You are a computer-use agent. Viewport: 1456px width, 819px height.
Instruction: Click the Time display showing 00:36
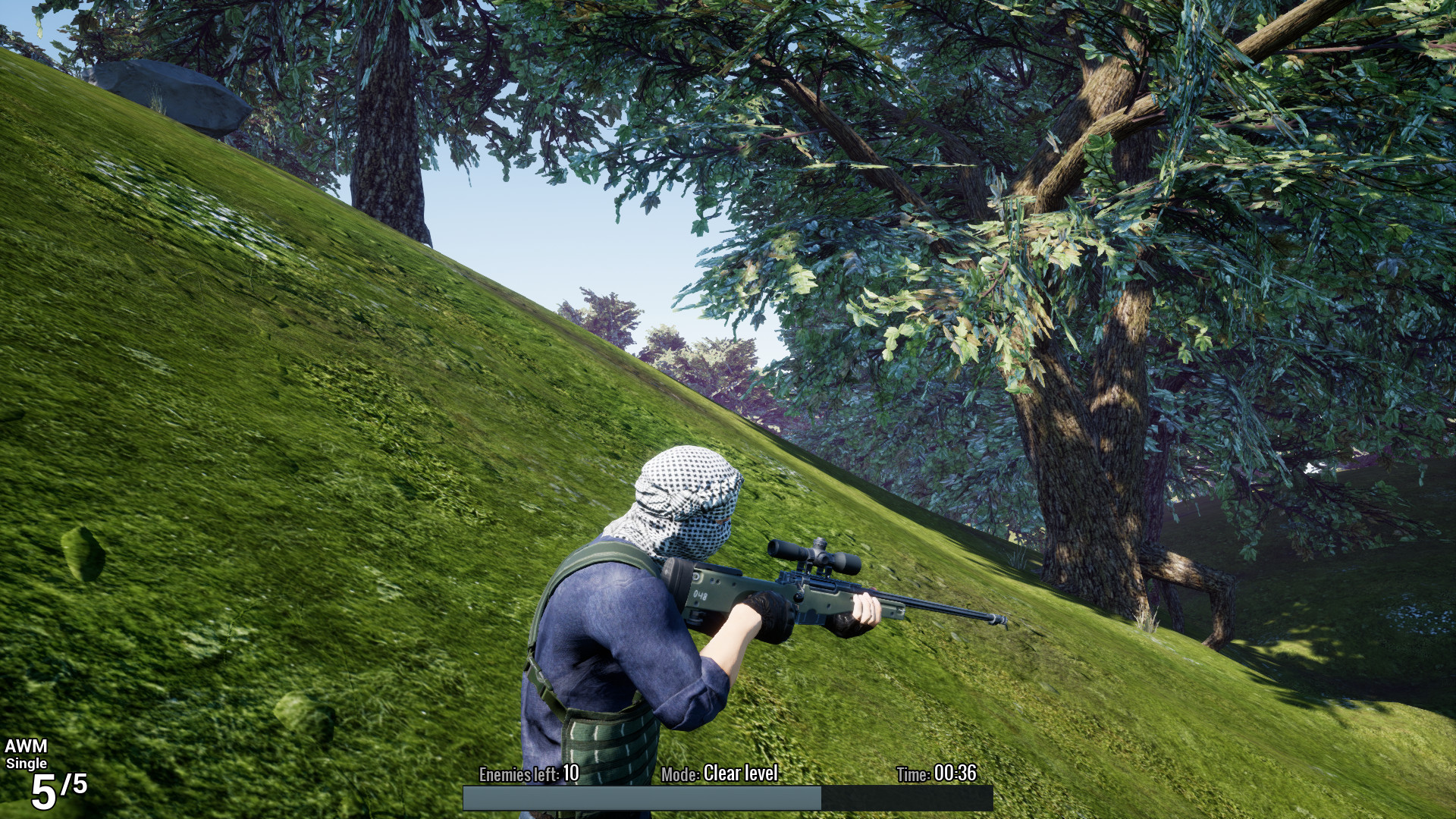[958, 775]
